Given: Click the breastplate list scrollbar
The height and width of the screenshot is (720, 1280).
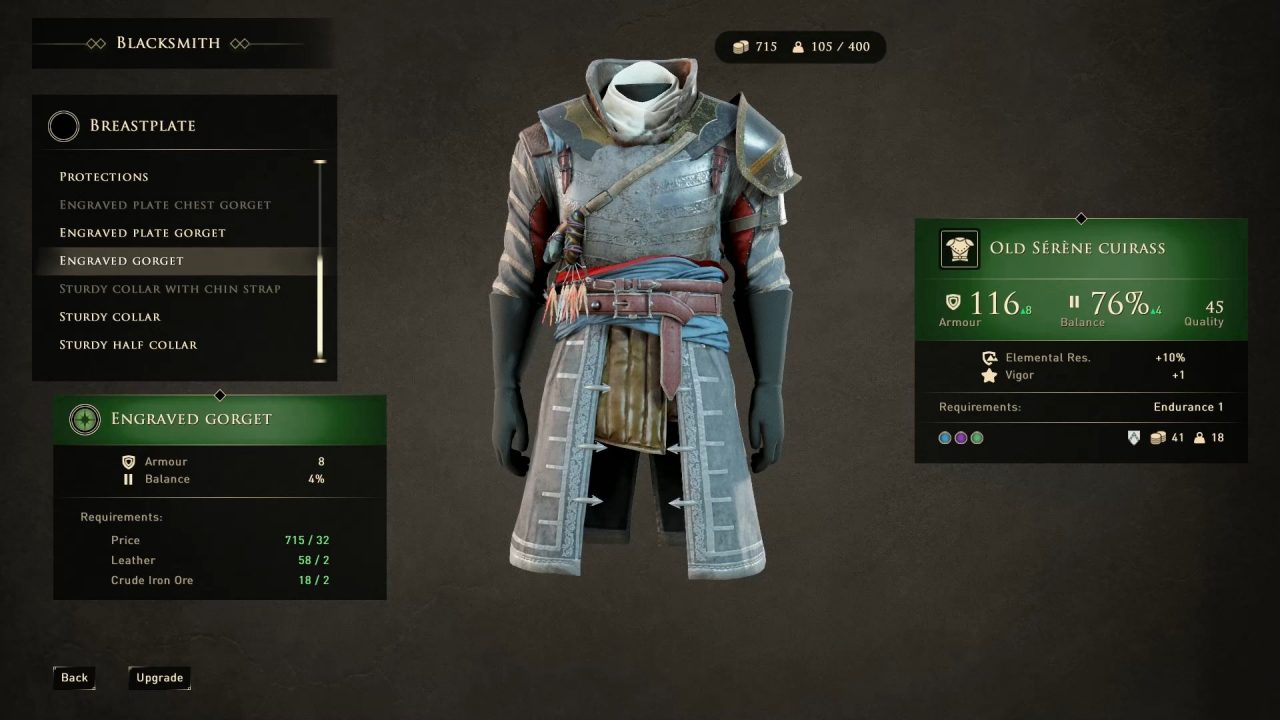Looking at the screenshot, I should click(320, 260).
